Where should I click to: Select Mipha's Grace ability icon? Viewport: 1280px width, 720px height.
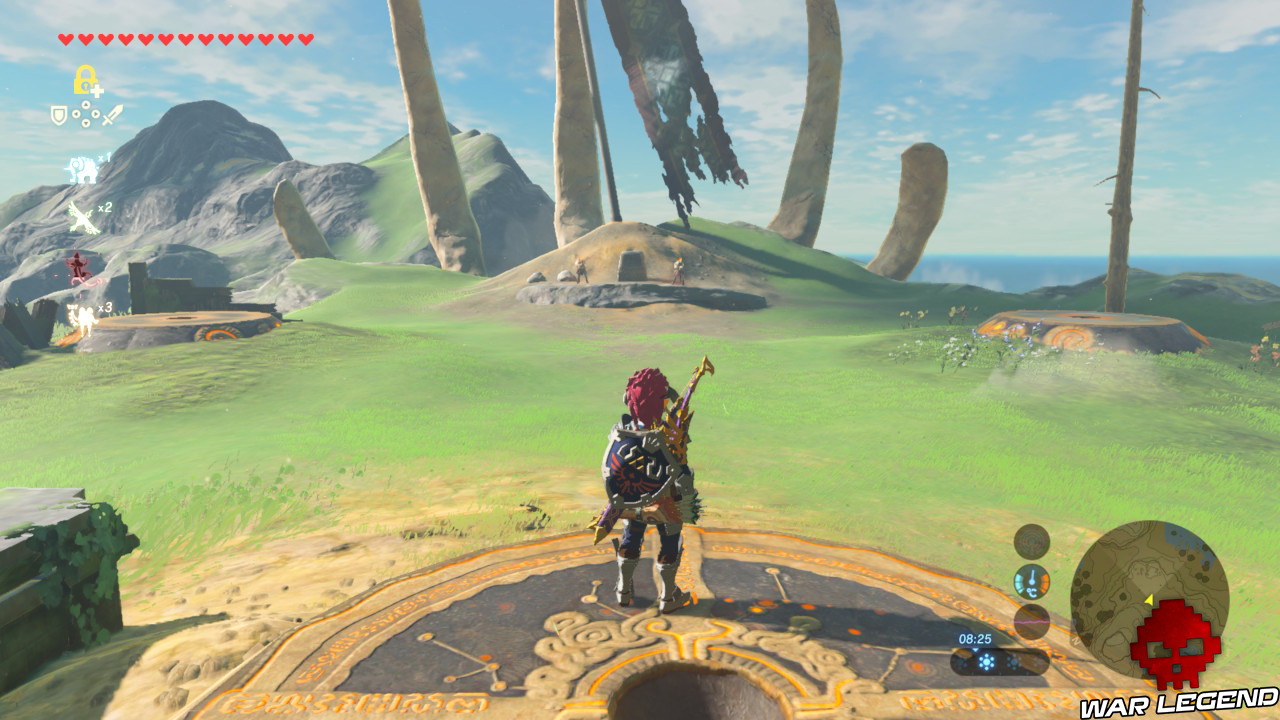82,169
